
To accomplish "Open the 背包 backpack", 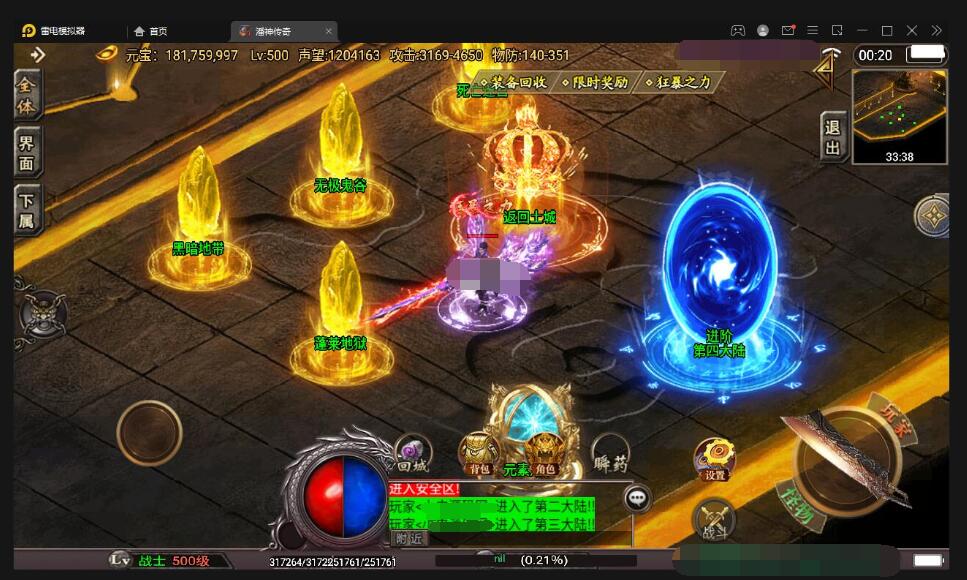I will [479, 454].
